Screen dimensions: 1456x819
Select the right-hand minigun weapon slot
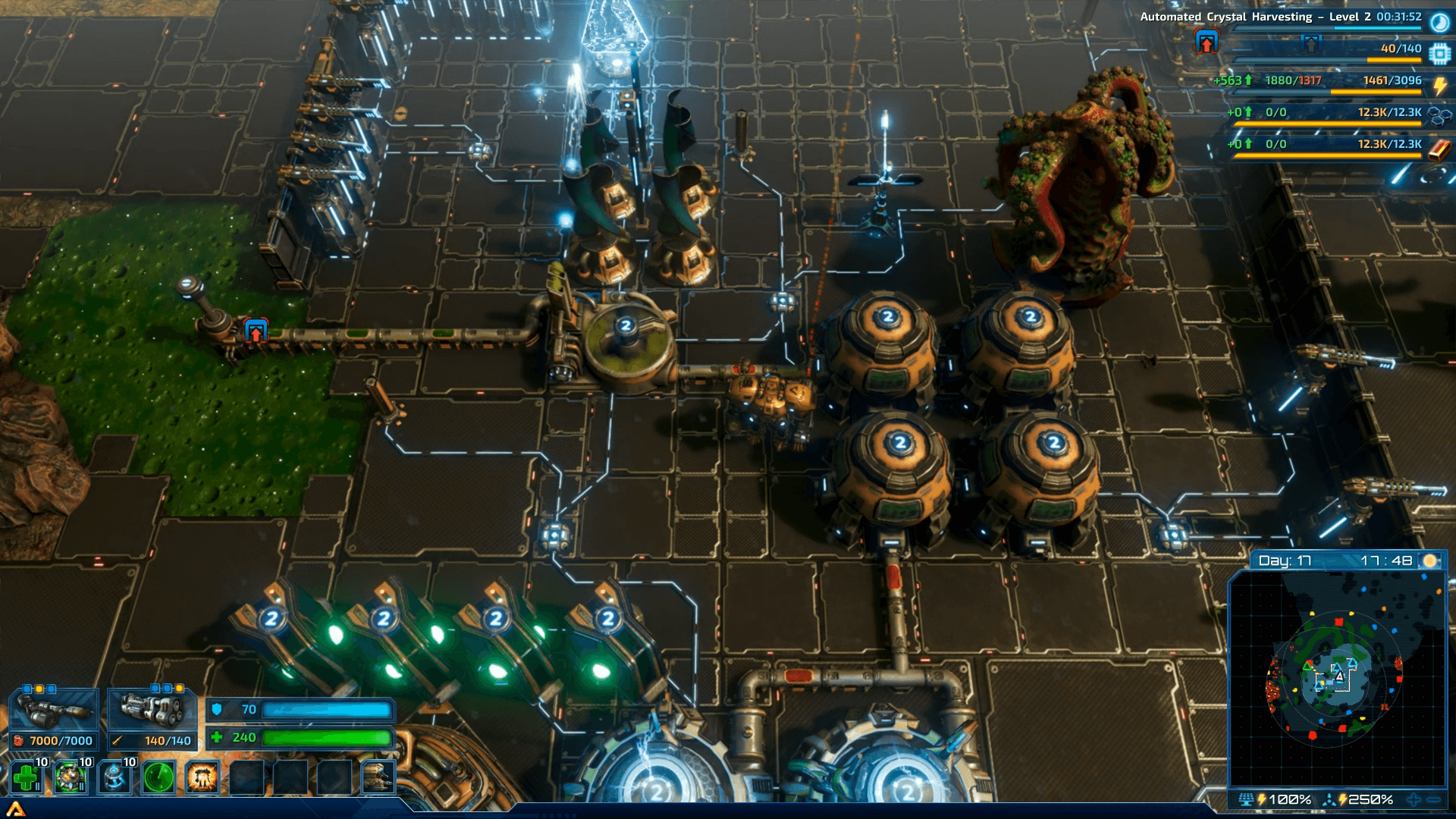[x=152, y=712]
